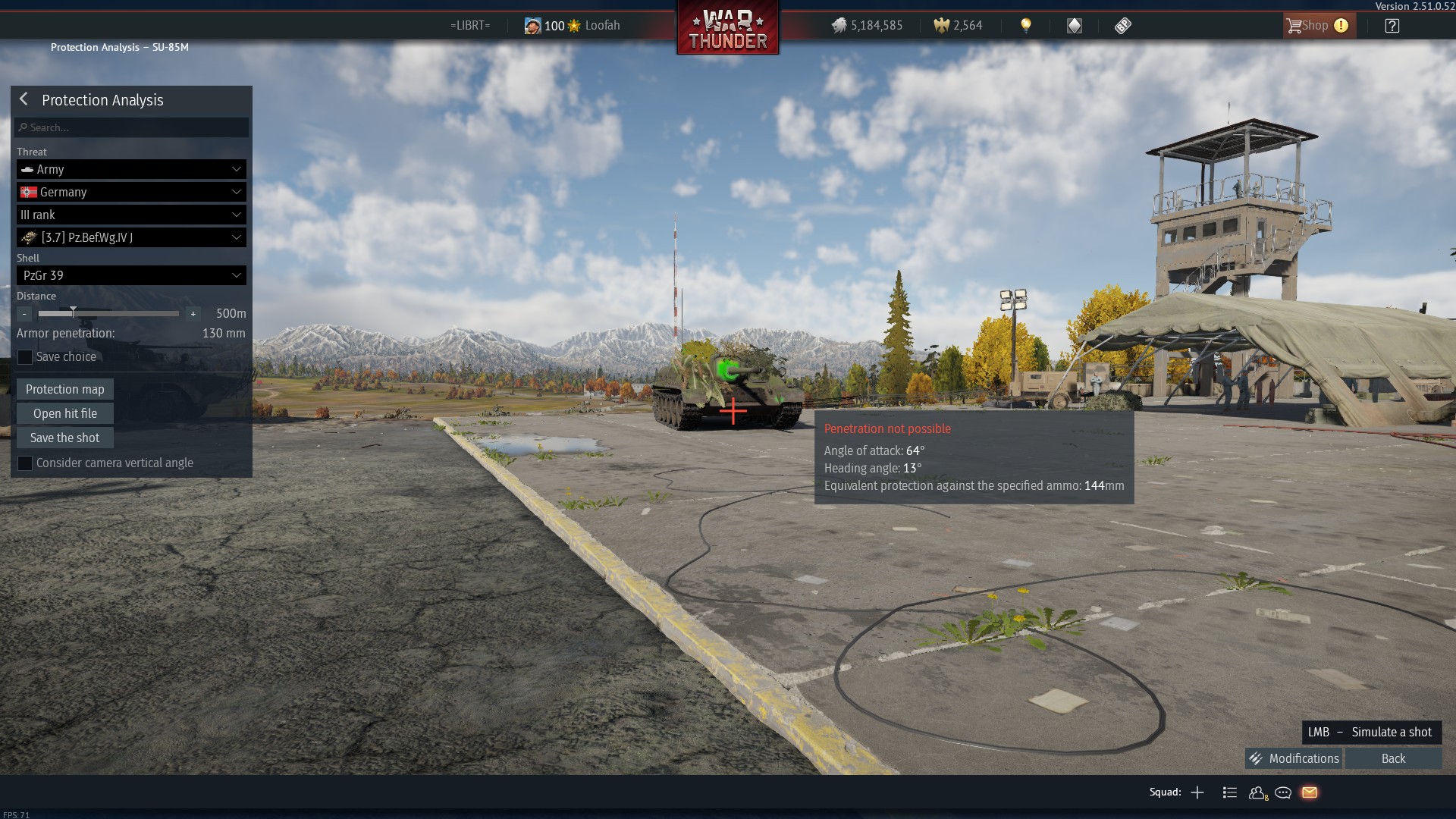1456x819 pixels.
Task: Select Save the shot
Action: tap(65, 438)
